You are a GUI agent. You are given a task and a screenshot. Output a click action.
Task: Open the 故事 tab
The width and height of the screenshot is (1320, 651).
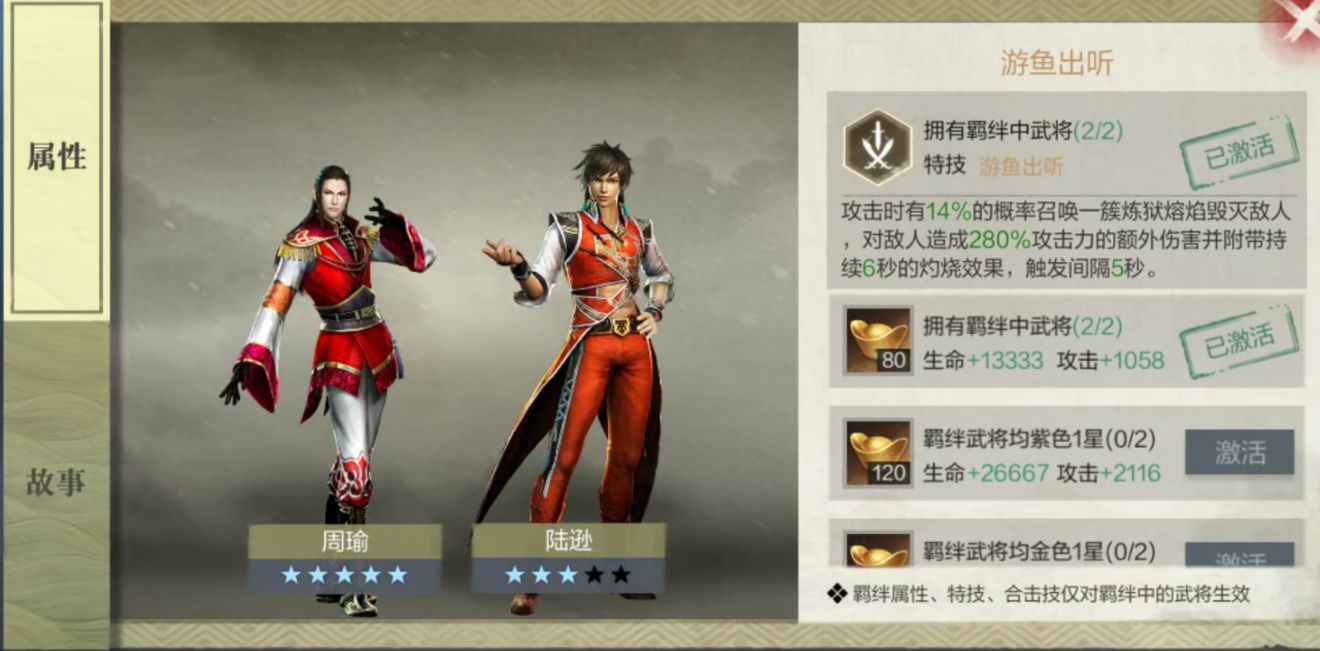click(x=56, y=483)
